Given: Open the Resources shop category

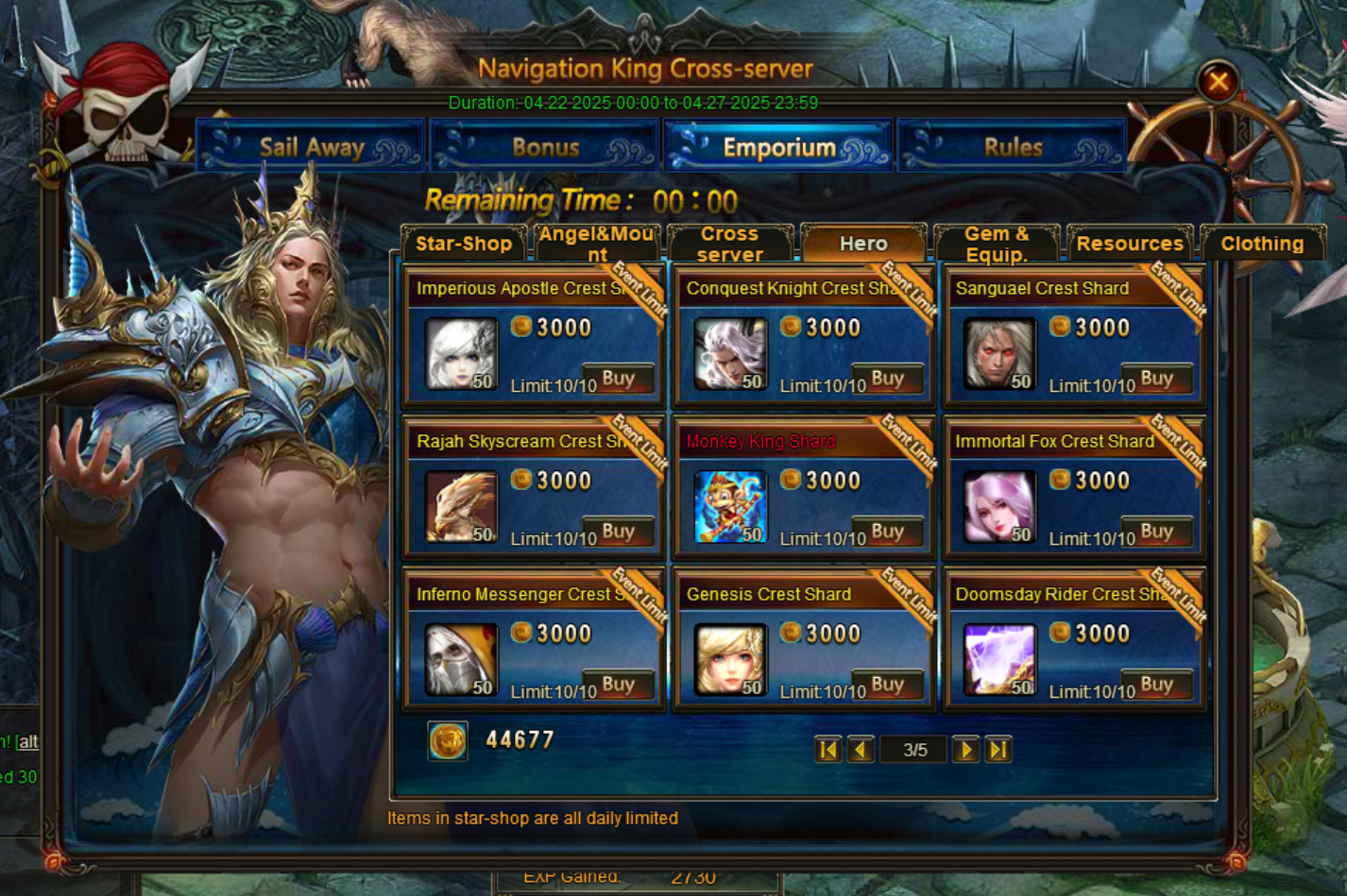Looking at the screenshot, I should point(1130,244).
